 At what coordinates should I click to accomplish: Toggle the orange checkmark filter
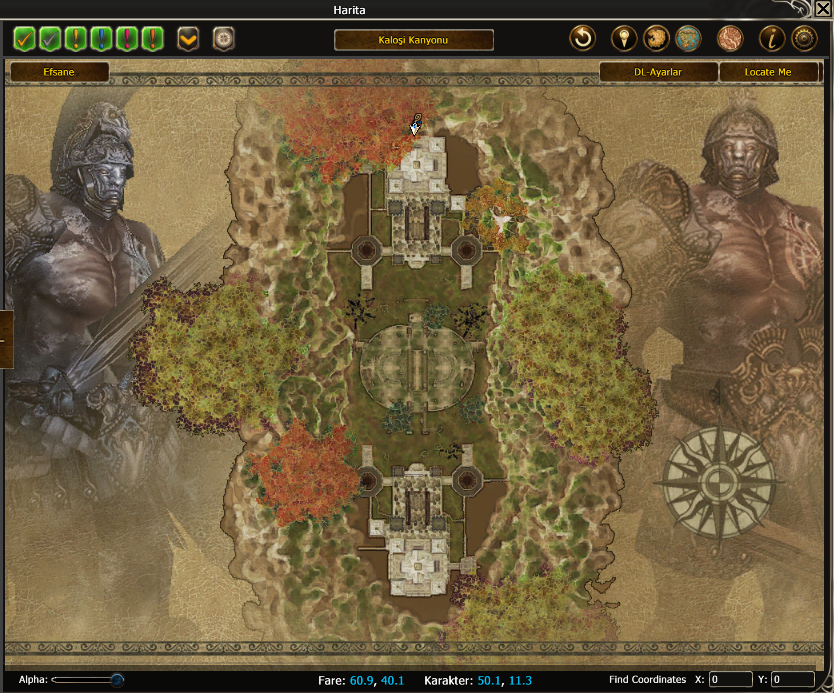25,39
